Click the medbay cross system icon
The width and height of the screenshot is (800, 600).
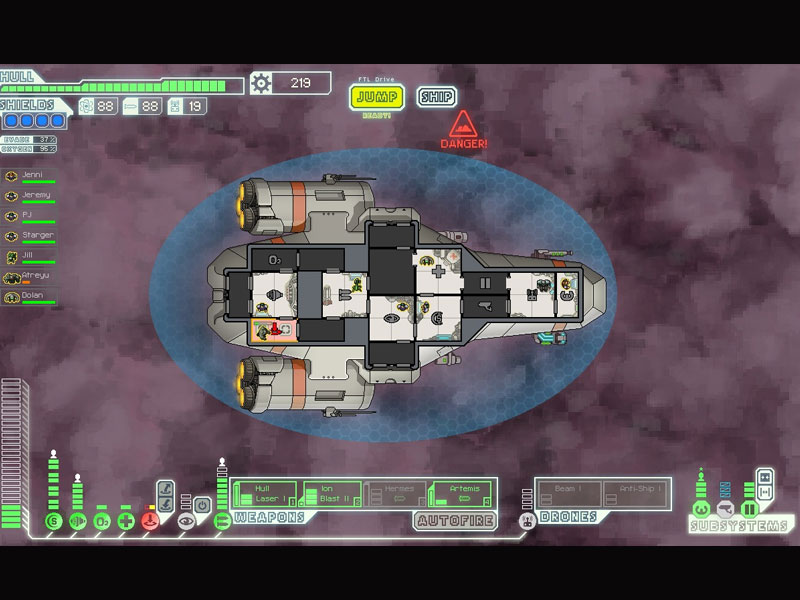[x=125, y=520]
